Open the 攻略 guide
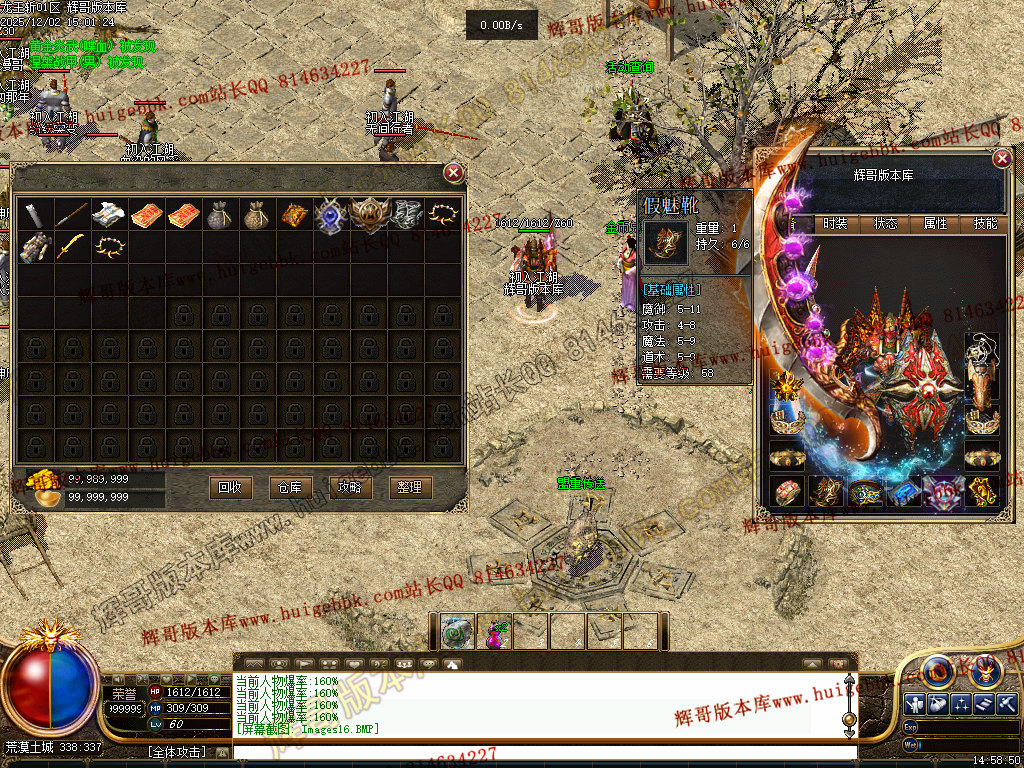The width and height of the screenshot is (1024, 768). [350, 487]
